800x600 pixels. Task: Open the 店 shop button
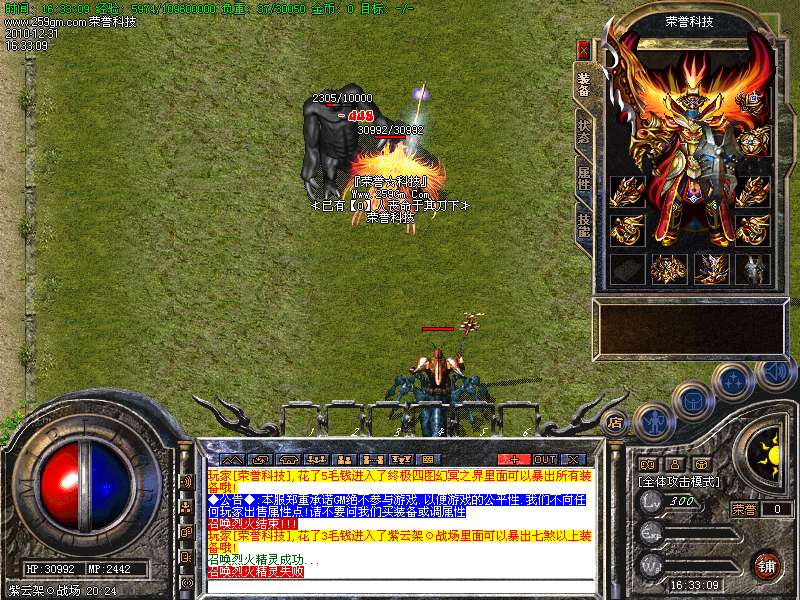point(616,421)
